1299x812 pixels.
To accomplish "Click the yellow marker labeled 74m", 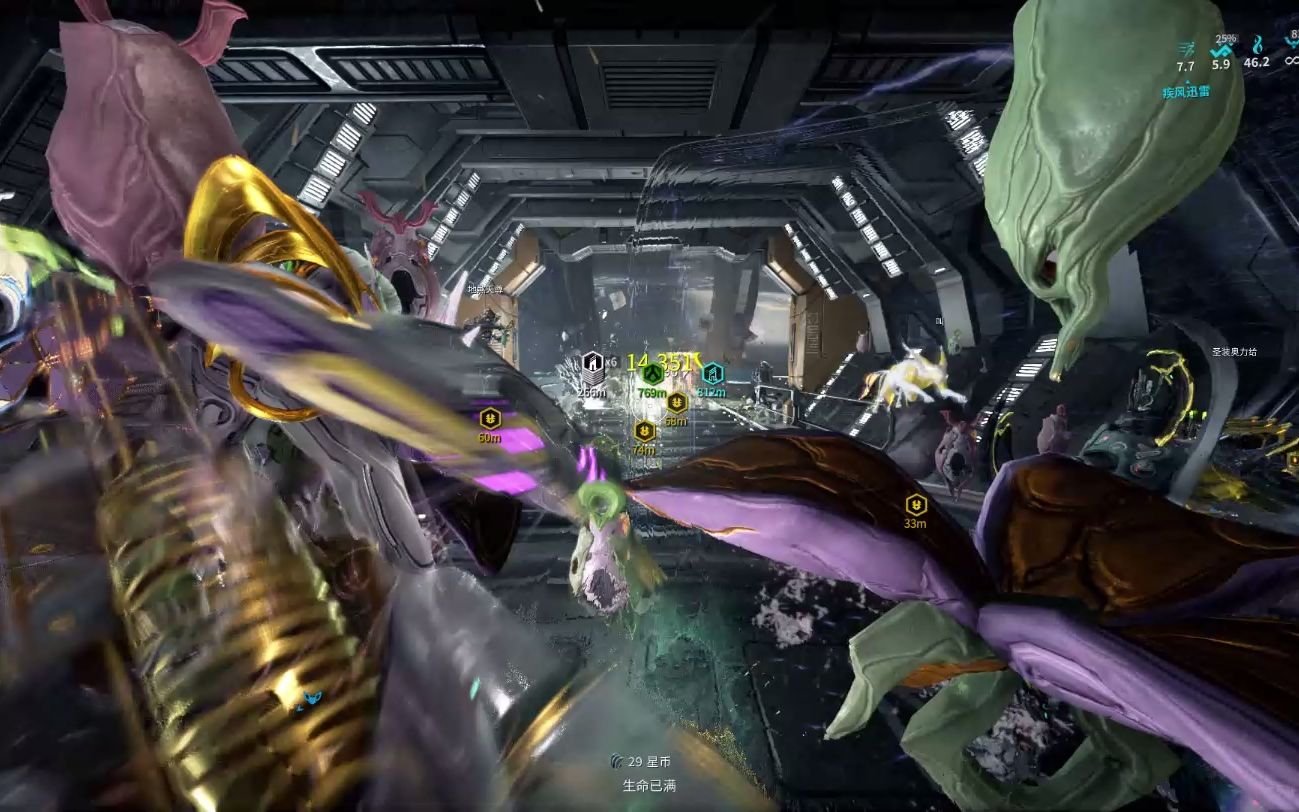I will coord(645,432).
